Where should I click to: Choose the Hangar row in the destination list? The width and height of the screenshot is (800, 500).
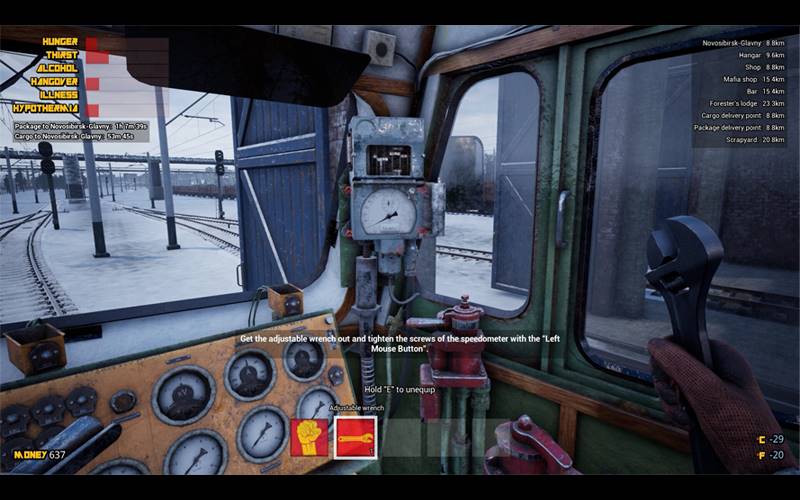738,55
